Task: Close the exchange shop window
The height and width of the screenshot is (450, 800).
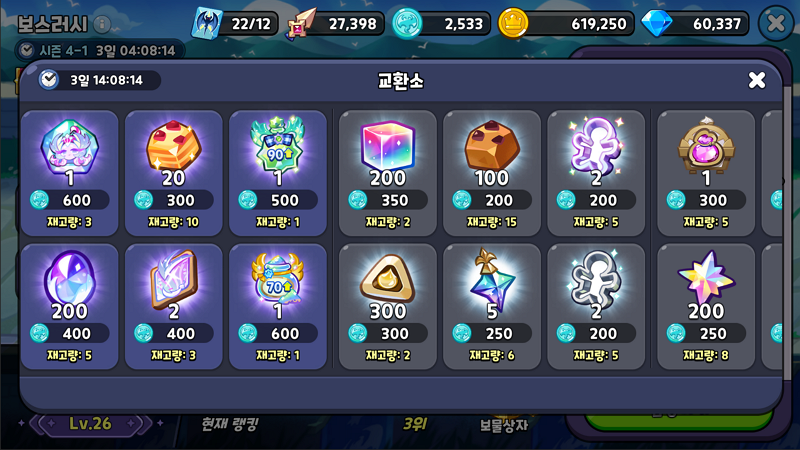Action: [x=757, y=81]
